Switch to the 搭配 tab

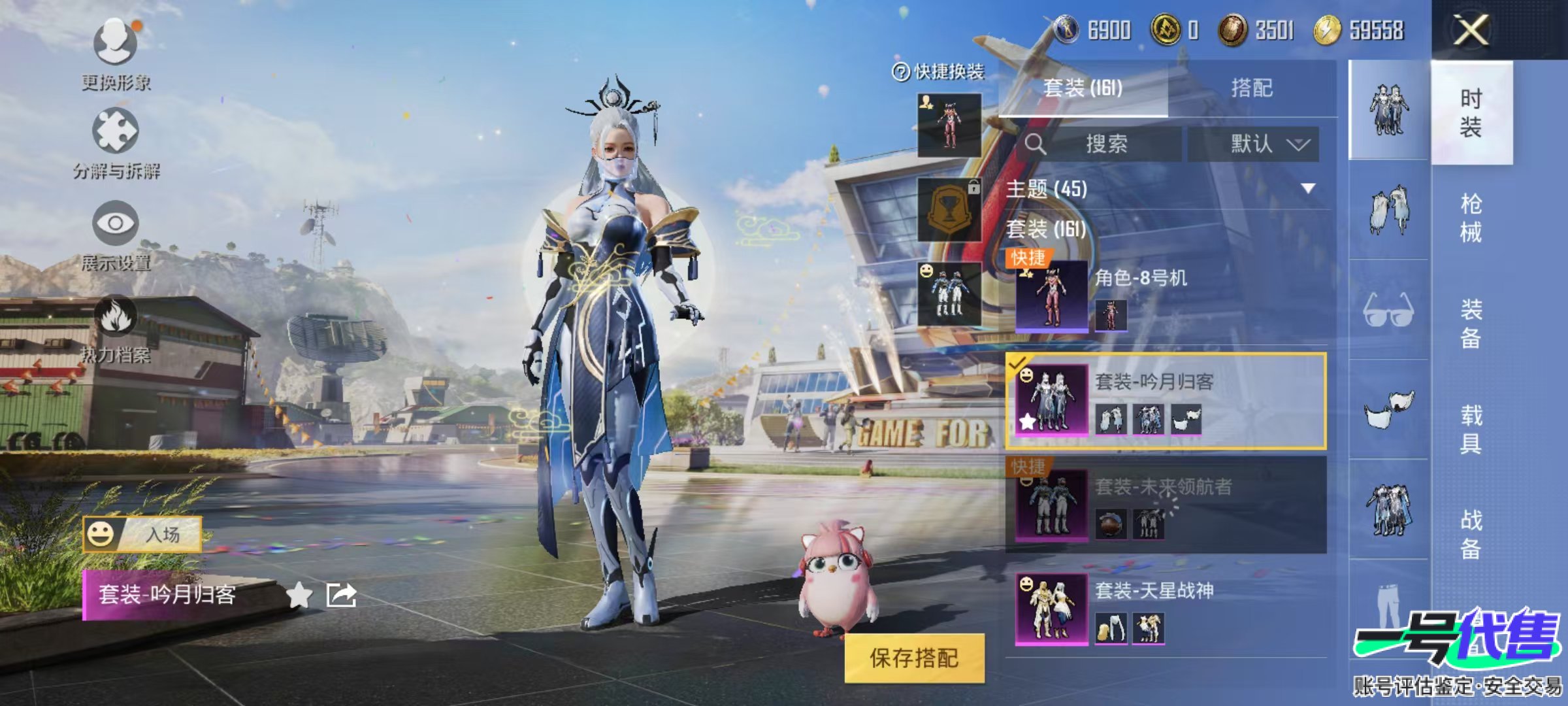1251,88
